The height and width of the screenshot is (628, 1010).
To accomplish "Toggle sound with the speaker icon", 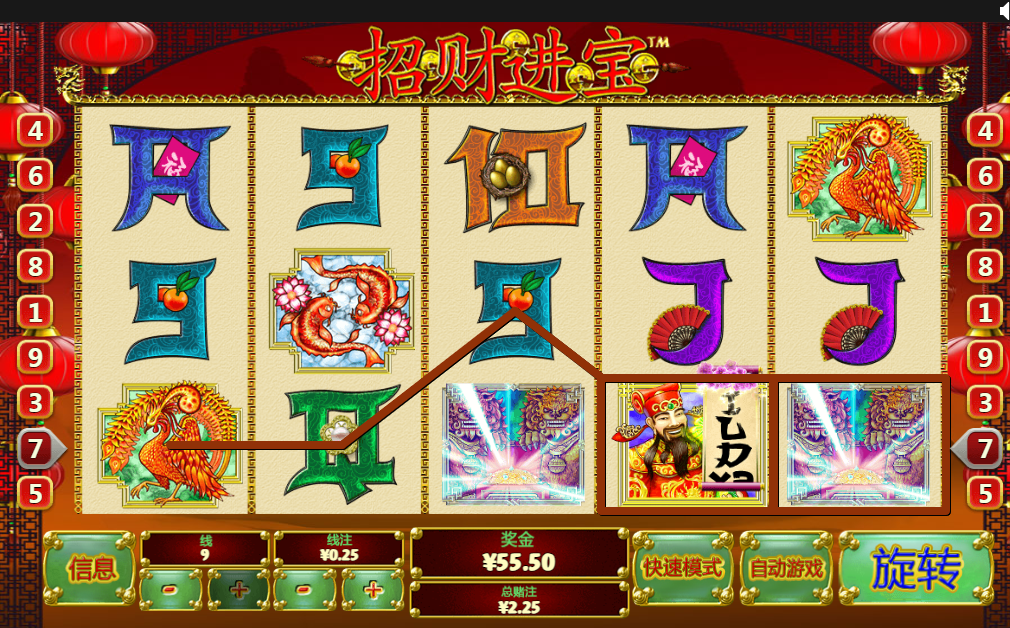I will (1002, 10).
